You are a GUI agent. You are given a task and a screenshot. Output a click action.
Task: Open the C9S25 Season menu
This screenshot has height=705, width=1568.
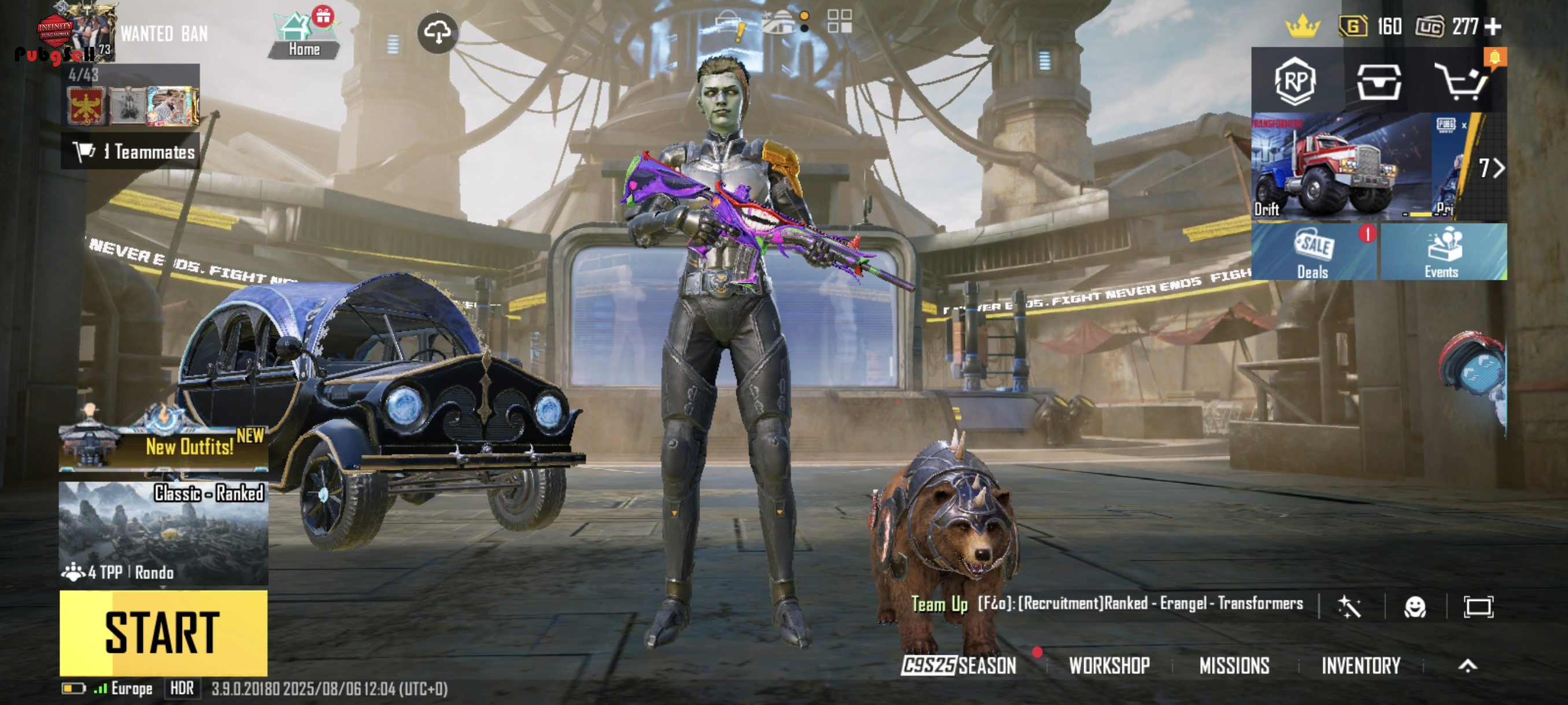(x=959, y=666)
